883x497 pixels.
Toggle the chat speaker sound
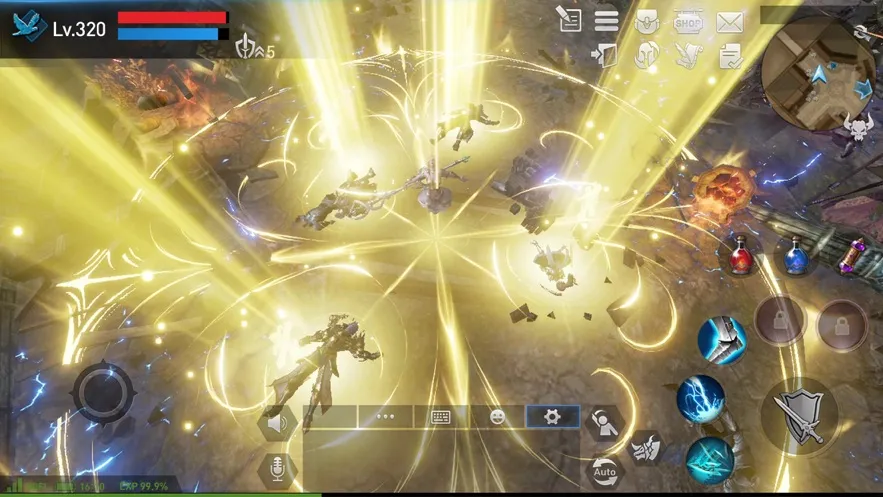[277, 423]
